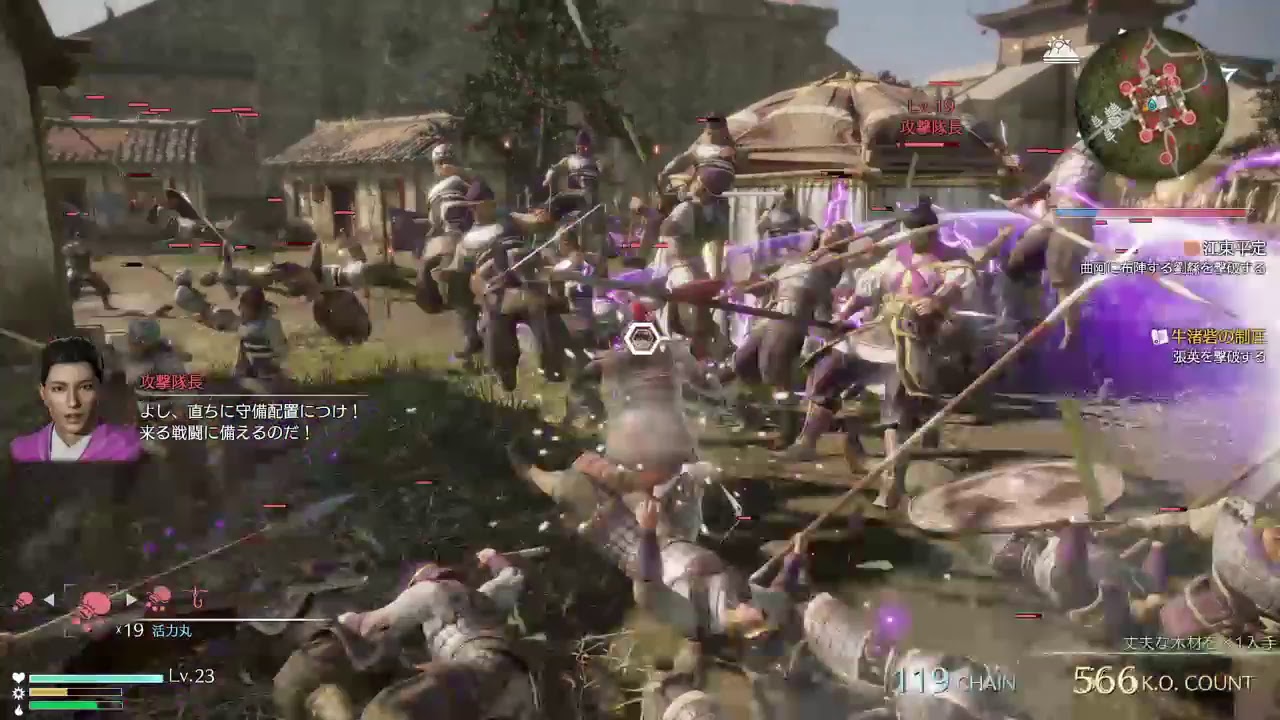
Task: Click the right arrow to cycle items
Action: pyautogui.click(x=131, y=599)
